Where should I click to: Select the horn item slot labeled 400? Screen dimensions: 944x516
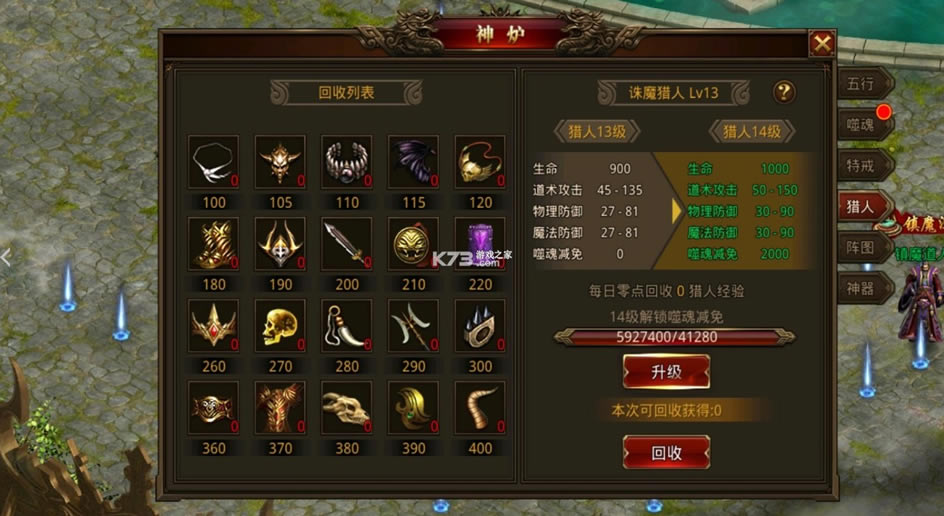tap(480, 408)
